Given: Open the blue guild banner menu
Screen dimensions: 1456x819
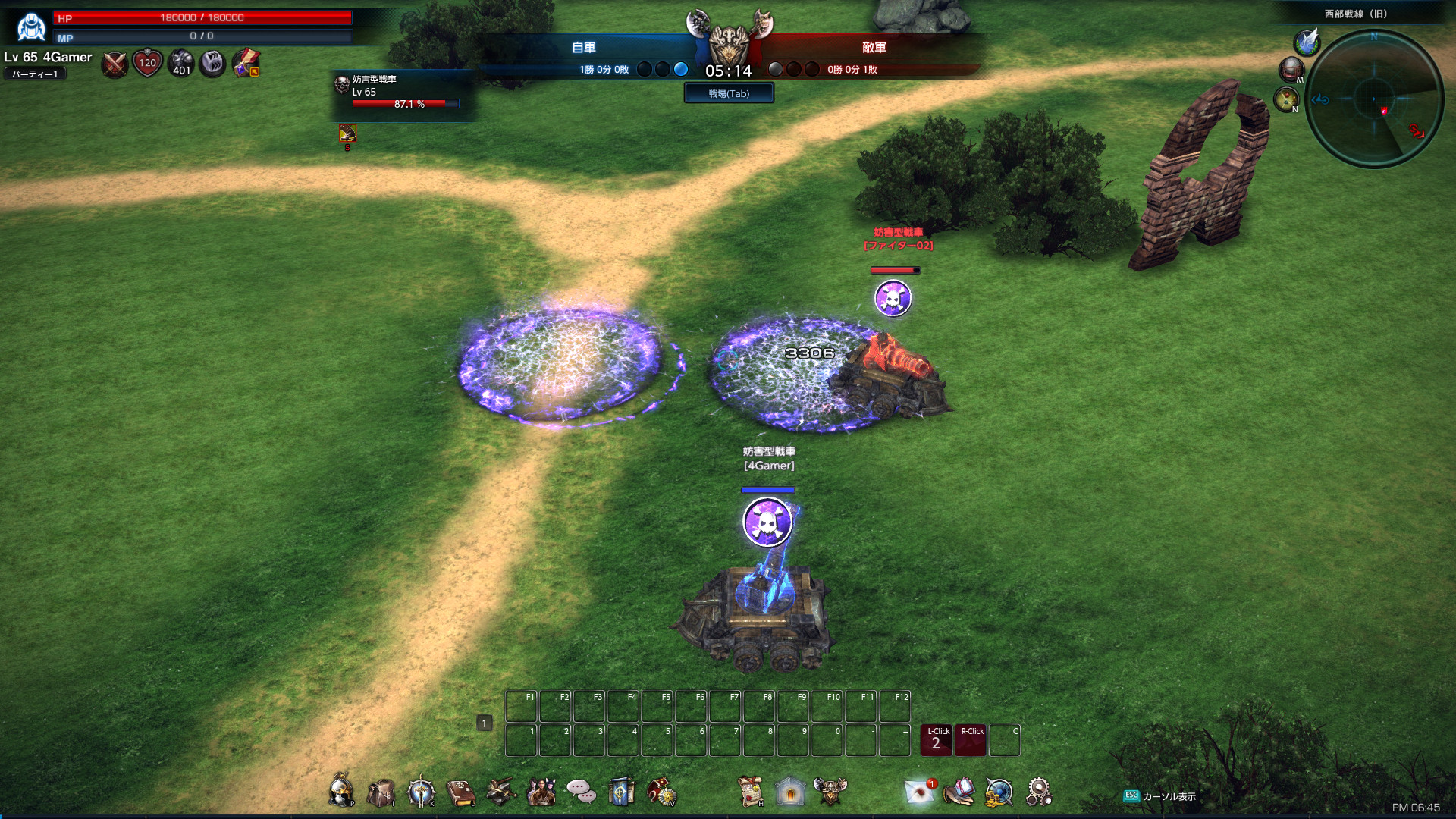Looking at the screenshot, I should tap(621, 792).
